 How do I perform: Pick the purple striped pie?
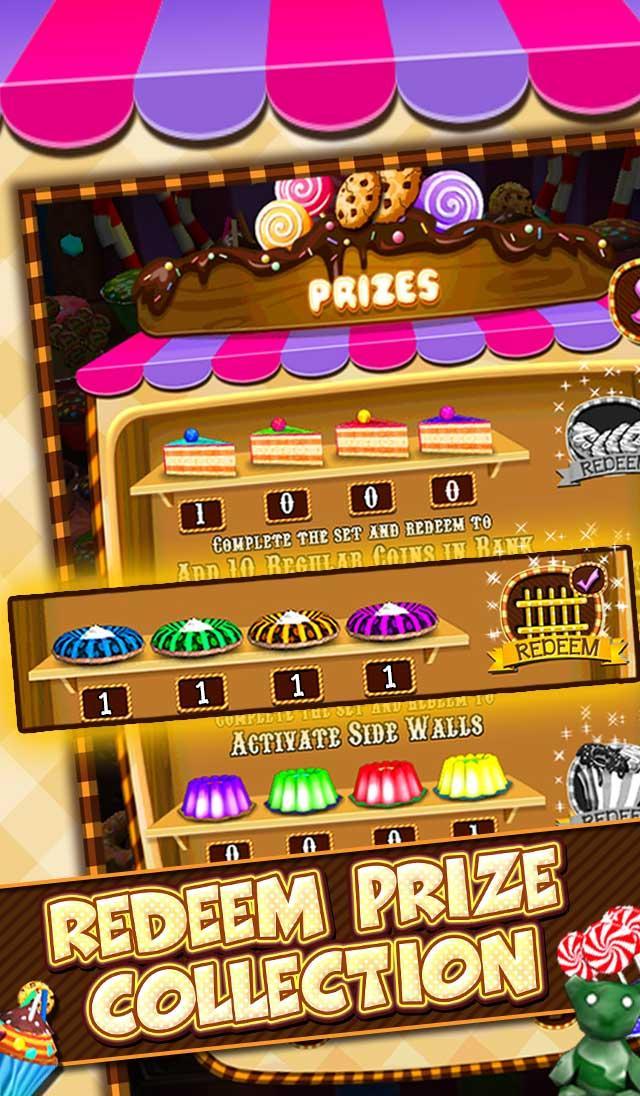[391, 620]
